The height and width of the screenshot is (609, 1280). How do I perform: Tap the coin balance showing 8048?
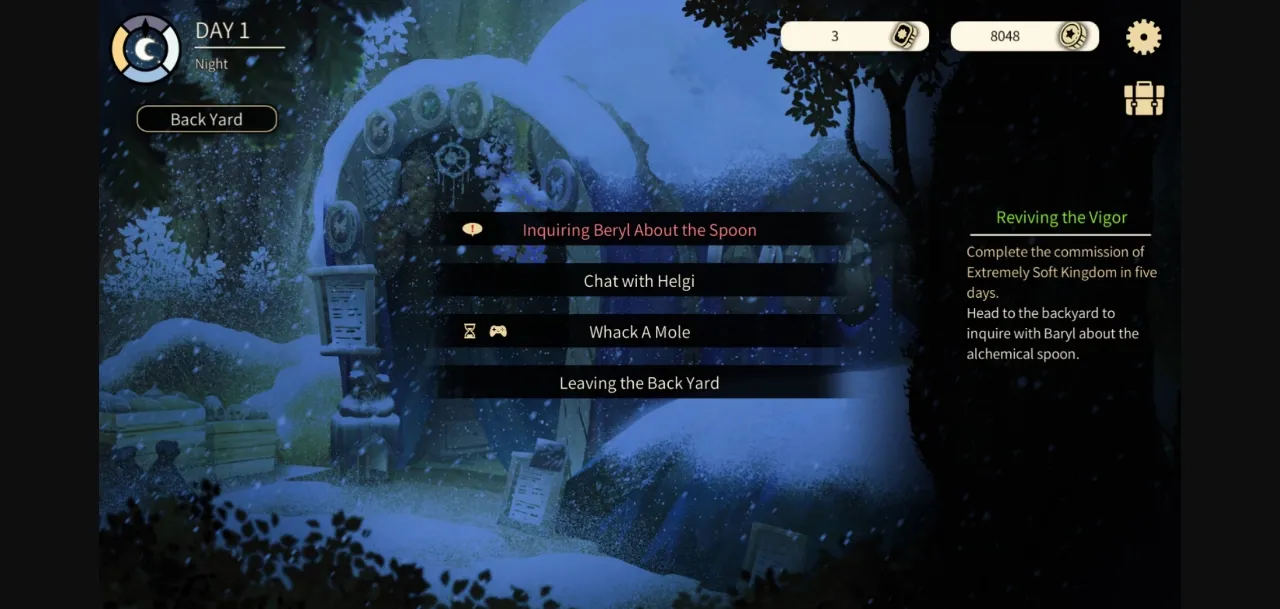(x=1024, y=36)
